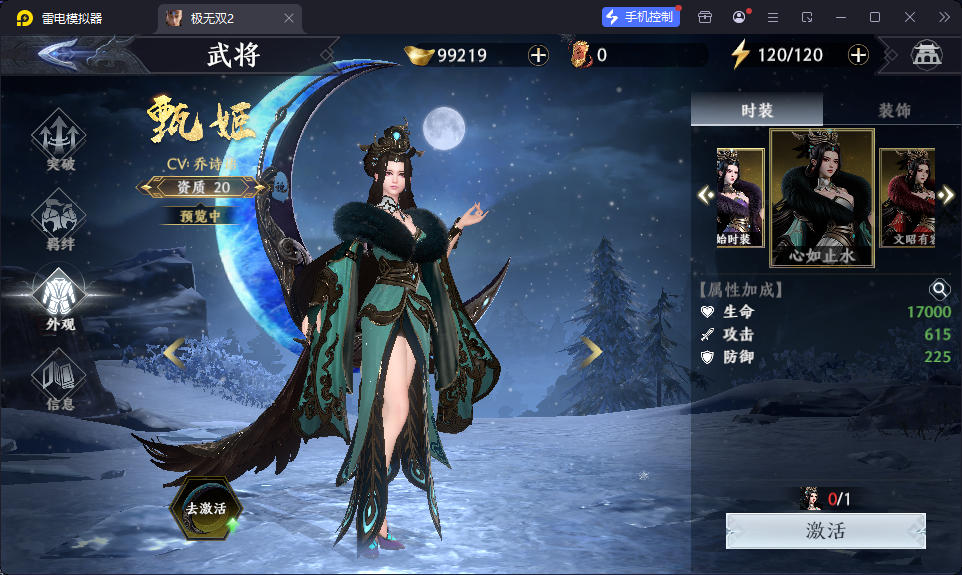Add more stamina with plus button
Image resolution: width=962 pixels, height=575 pixels.
tap(858, 55)
